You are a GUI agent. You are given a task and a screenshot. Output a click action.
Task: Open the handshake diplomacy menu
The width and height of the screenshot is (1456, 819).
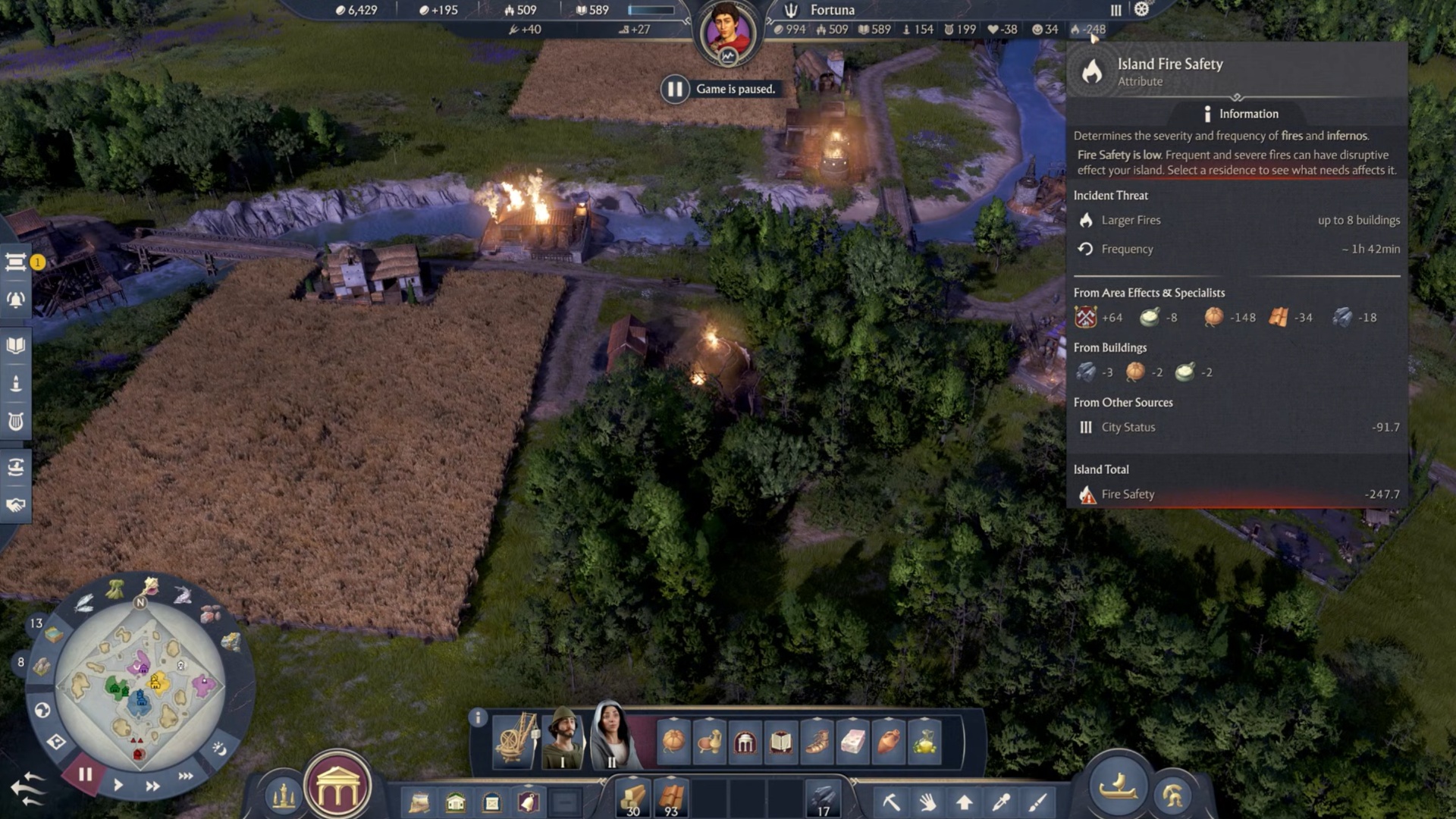(16, 505)
